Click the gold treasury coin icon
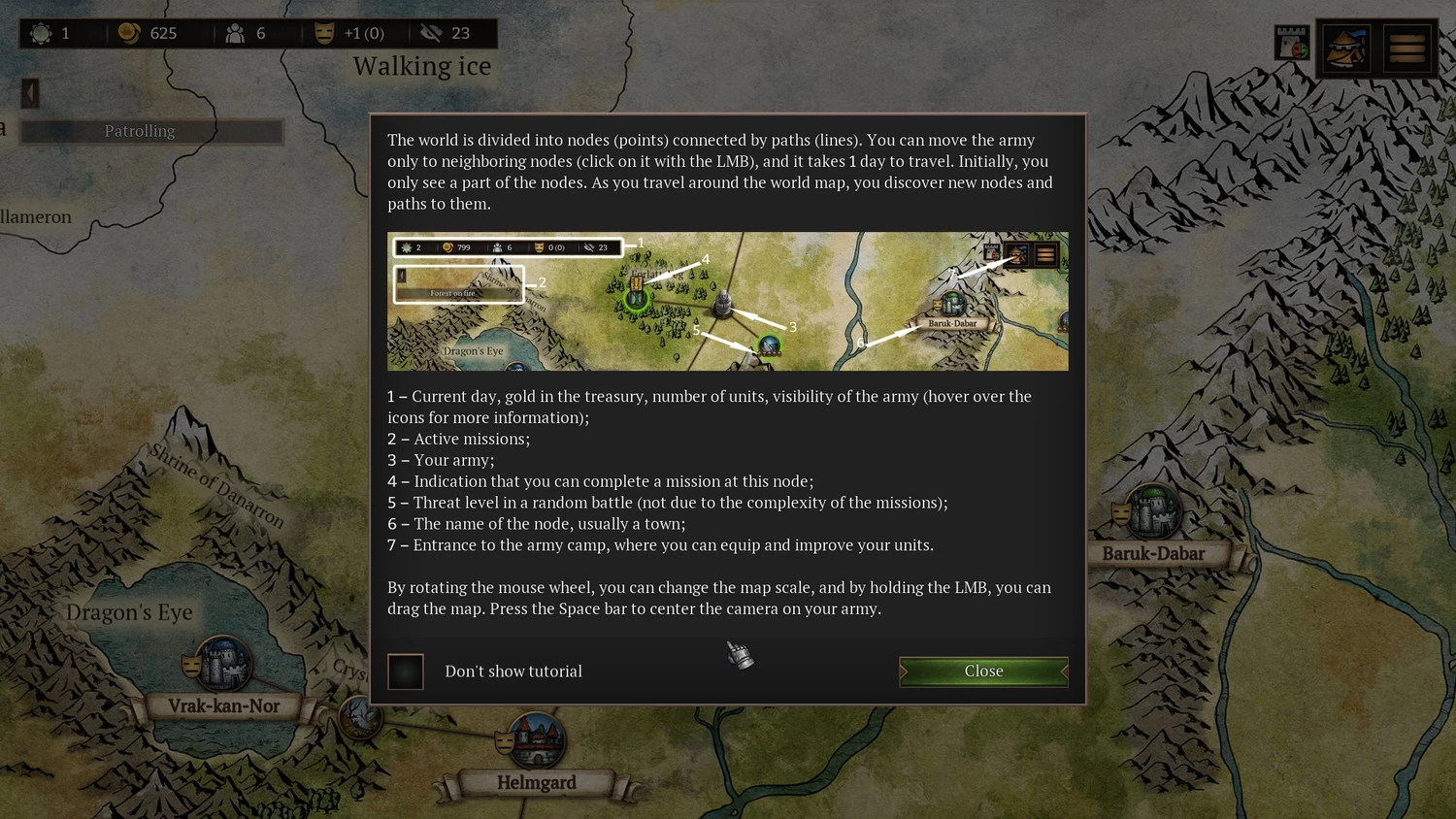Screen dimensions: 1456x819 click(129, 33)
